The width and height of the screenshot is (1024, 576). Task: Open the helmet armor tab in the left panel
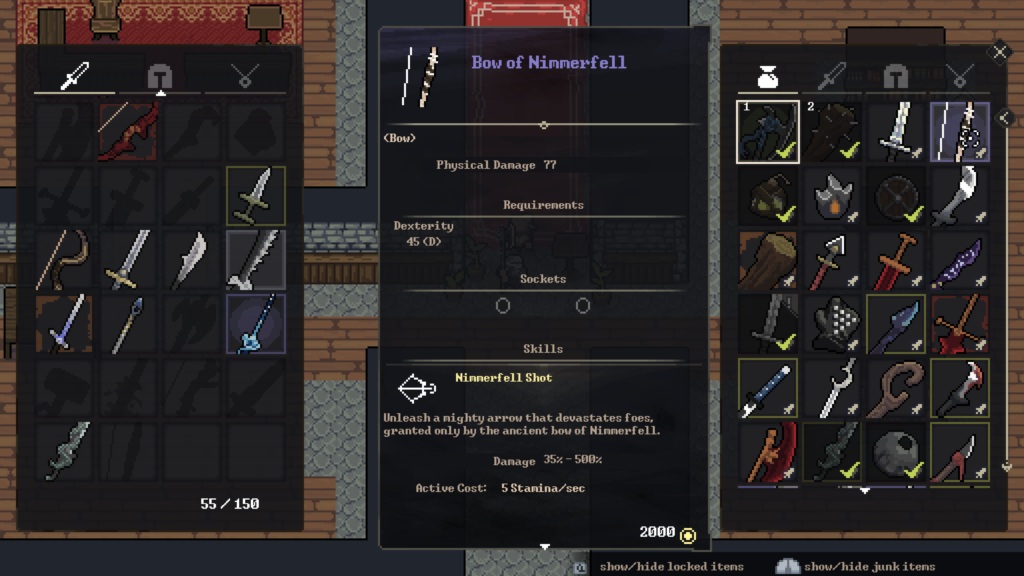click(160, 75)
